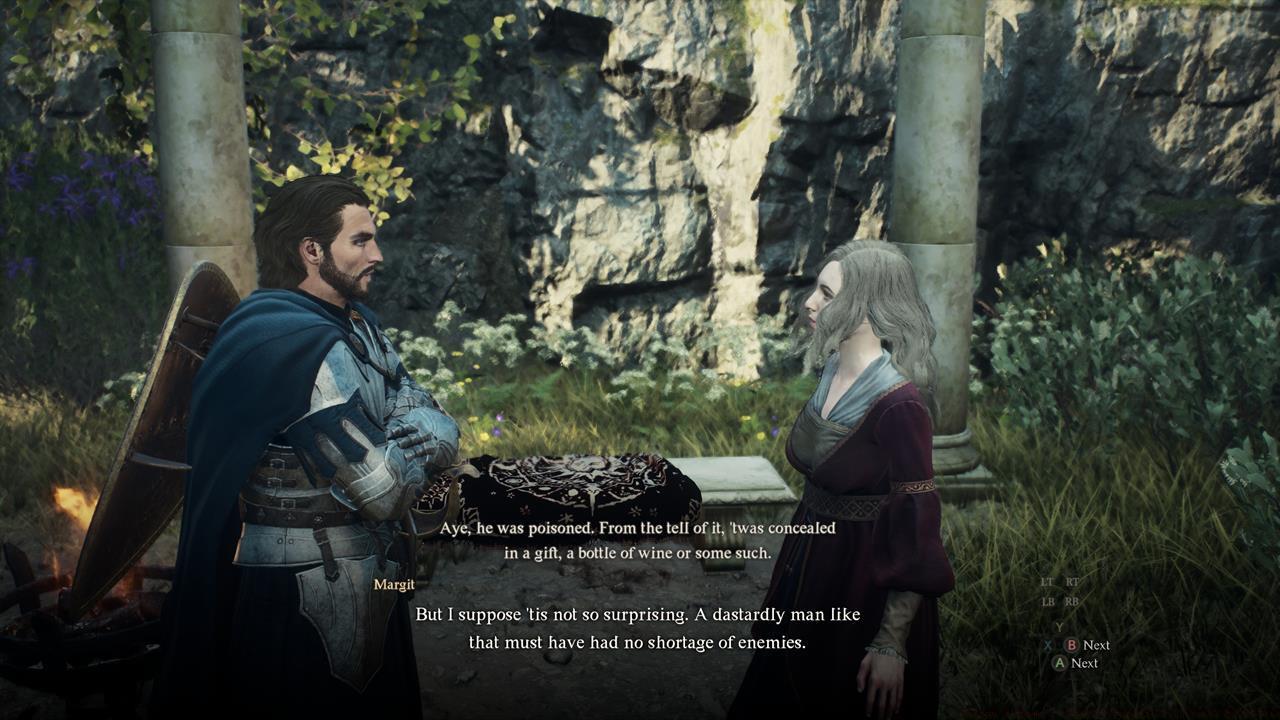
Task: Select the RB bumper prompt icon
Action: coord(1072,601)
